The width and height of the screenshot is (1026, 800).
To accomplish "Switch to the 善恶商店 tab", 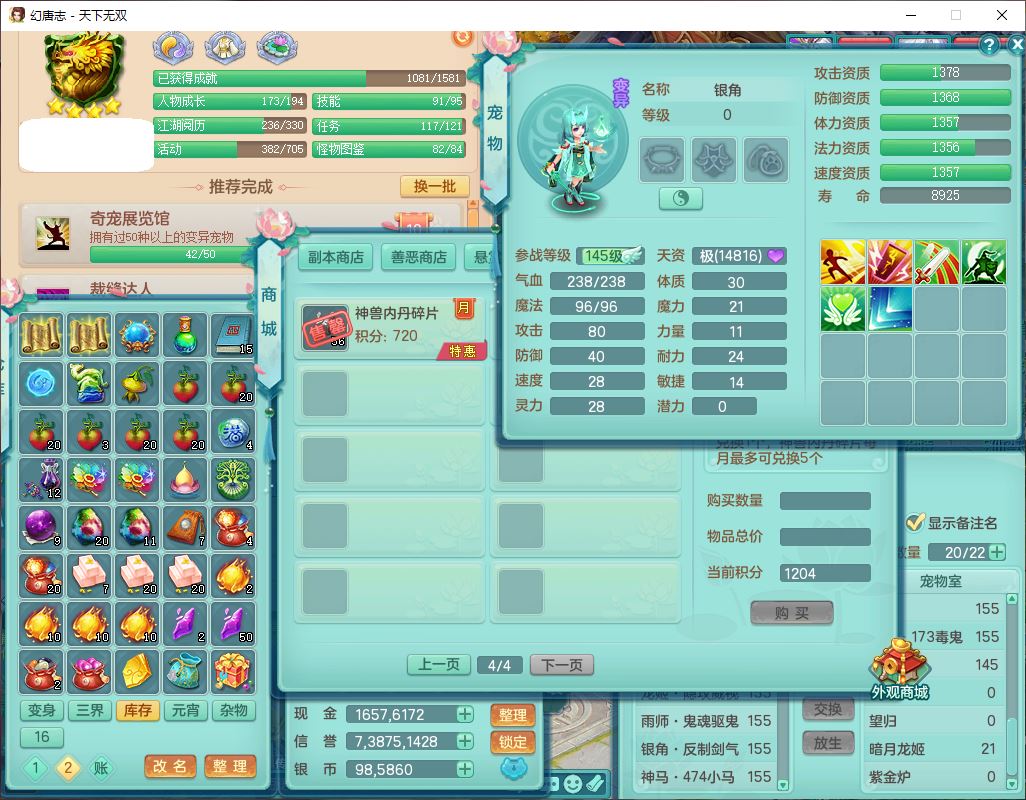I will [x=418, y=257].
